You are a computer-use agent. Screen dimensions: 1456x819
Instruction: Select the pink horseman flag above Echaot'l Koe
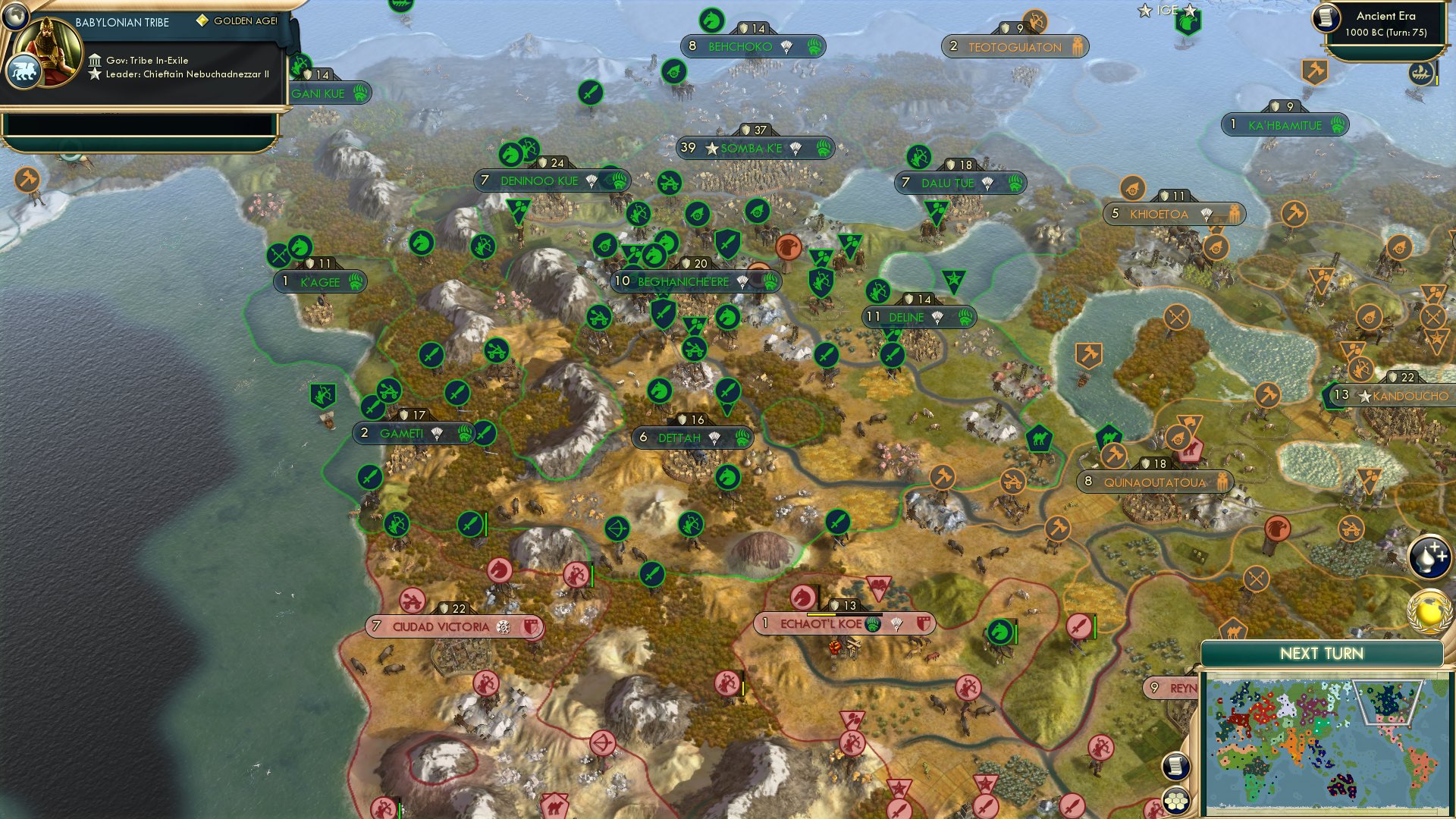coord(804,597)
